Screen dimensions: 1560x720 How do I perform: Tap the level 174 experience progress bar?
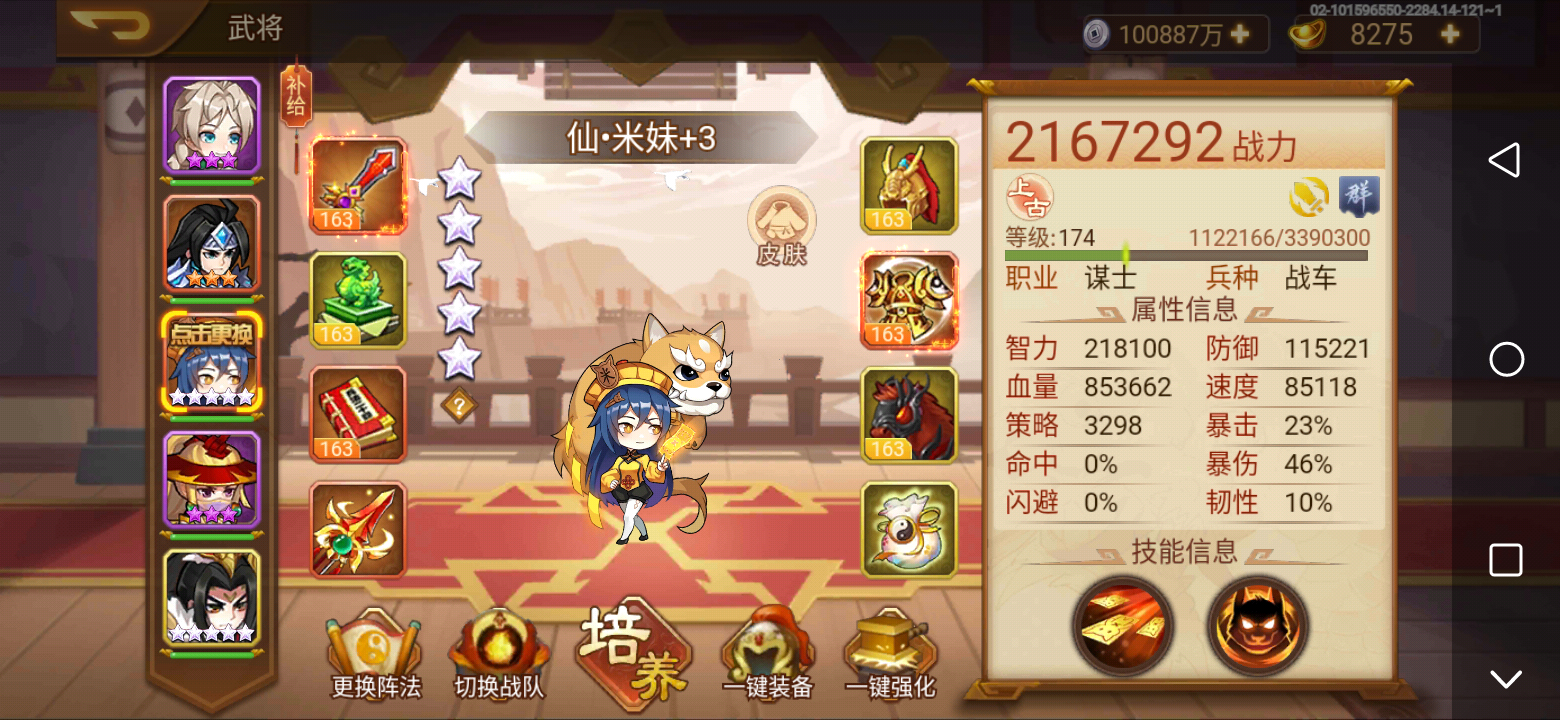click(1185, 254)
